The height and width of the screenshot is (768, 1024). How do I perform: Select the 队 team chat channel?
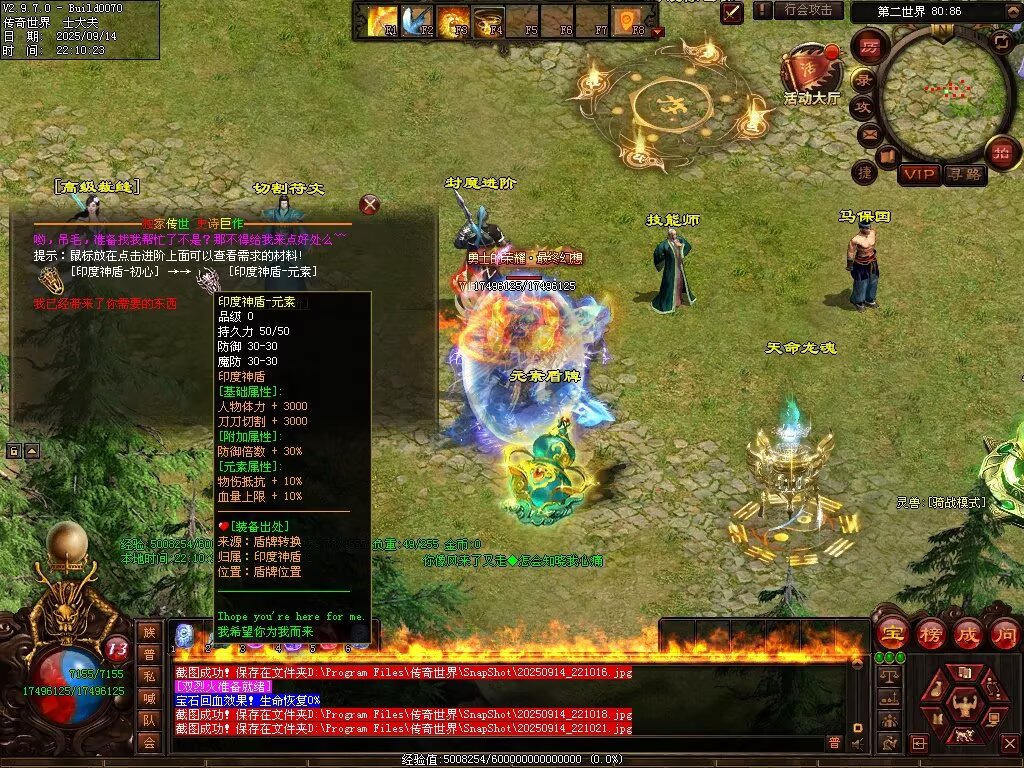[x=149, y=720]
